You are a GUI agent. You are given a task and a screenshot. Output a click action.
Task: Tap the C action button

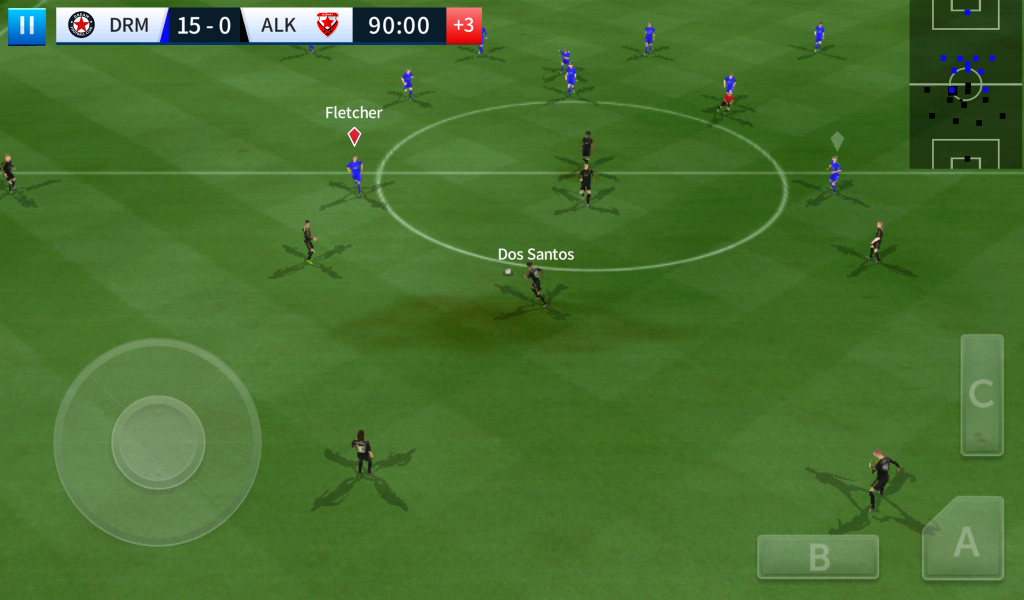coord(981,394)
